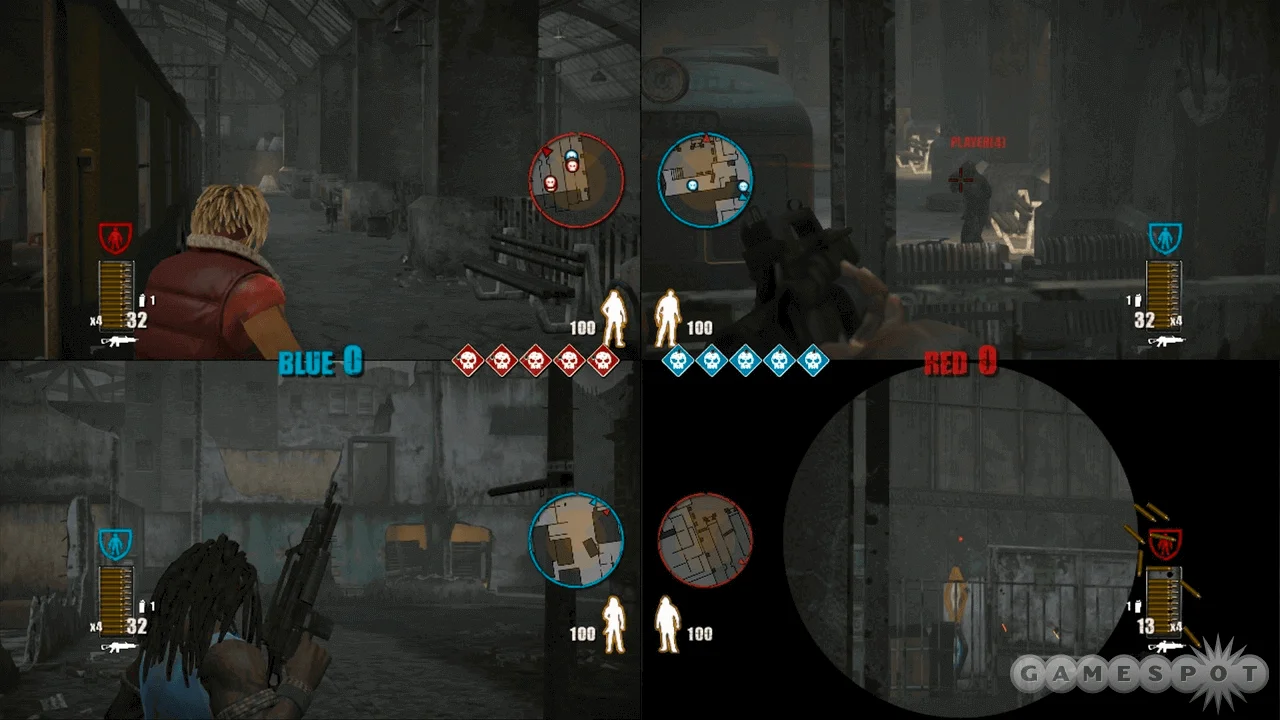
Task: Select the BLUE 0 score label
Action: [x=320, y=362]
